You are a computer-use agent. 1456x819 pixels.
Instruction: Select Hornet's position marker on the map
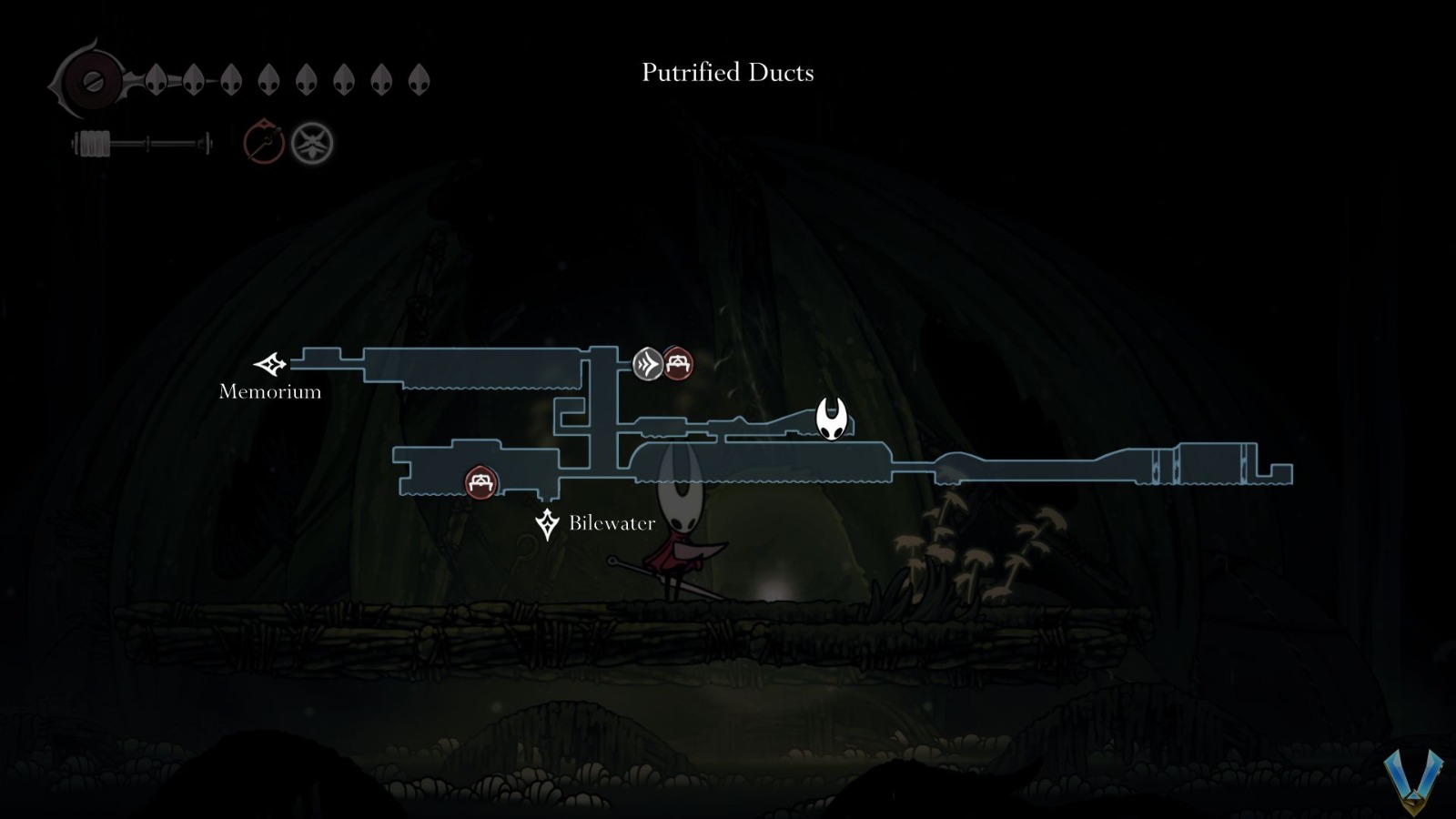click(832, 419)
